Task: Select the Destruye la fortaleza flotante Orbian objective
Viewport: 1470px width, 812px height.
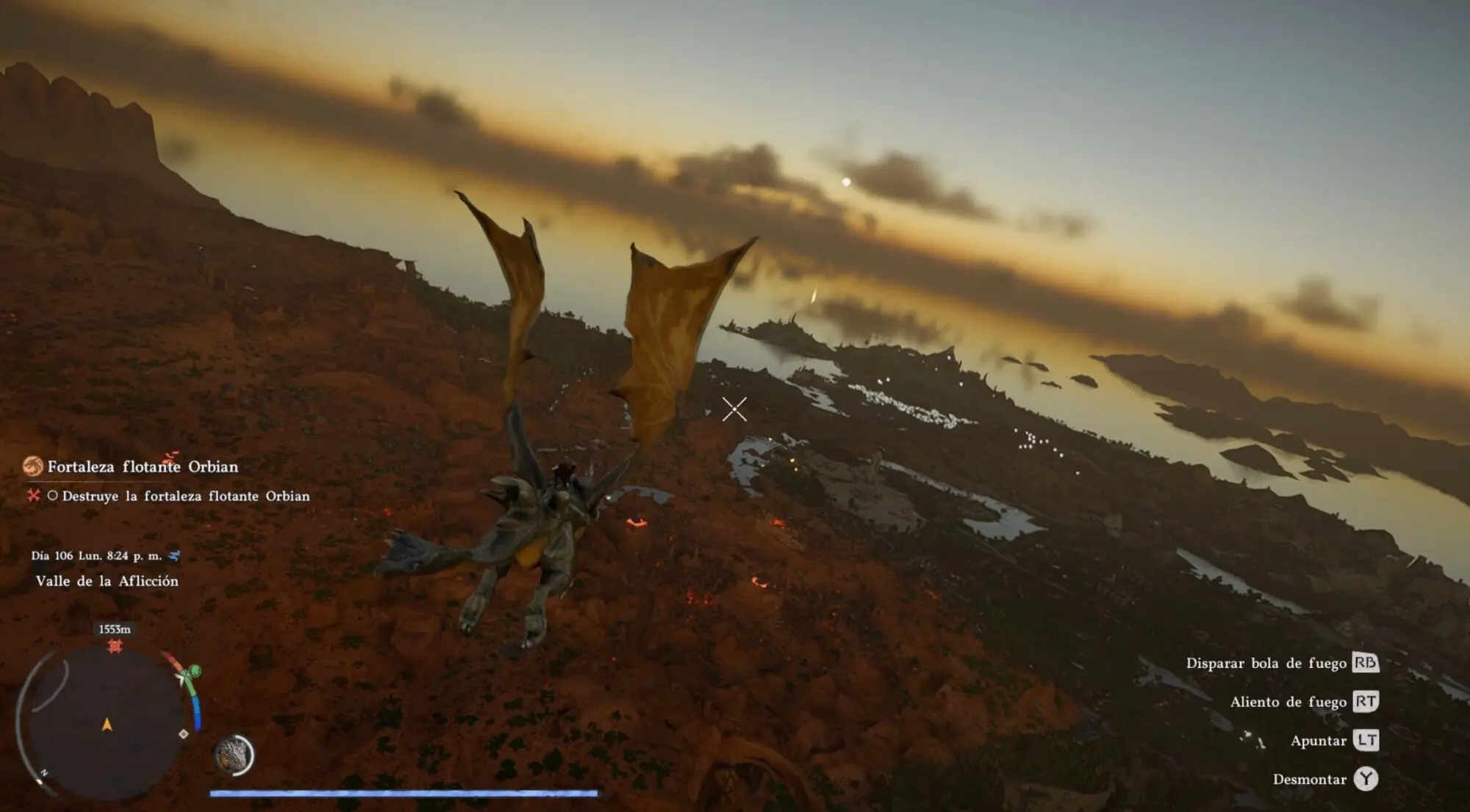Action: [185, 496]
